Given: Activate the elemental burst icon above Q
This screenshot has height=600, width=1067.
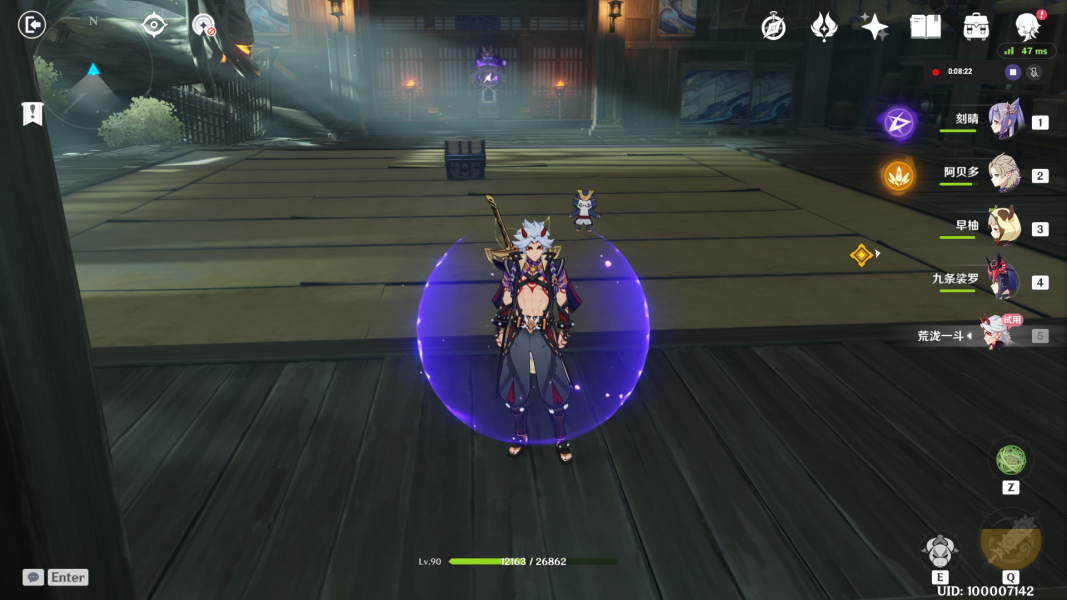Looking at the screenshot, I should [x=1011, y=541].
